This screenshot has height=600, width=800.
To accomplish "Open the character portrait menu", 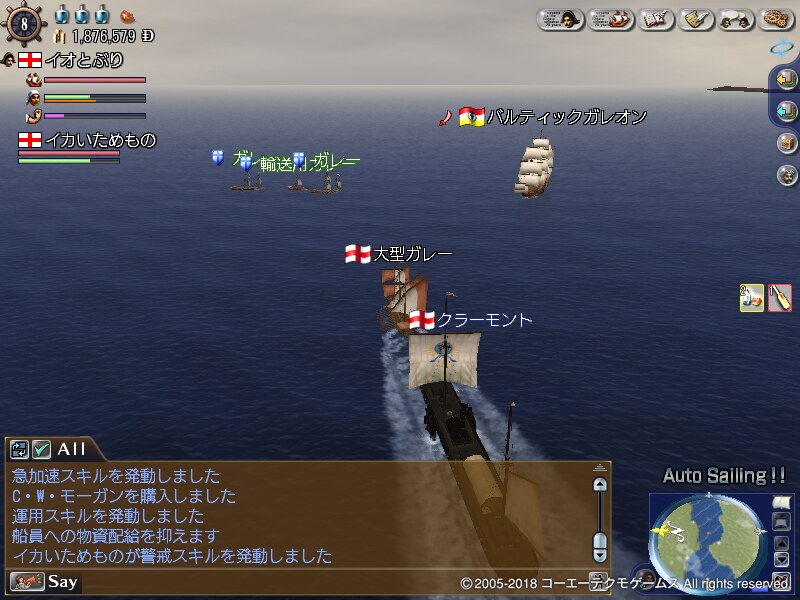I will pos(561,19).
